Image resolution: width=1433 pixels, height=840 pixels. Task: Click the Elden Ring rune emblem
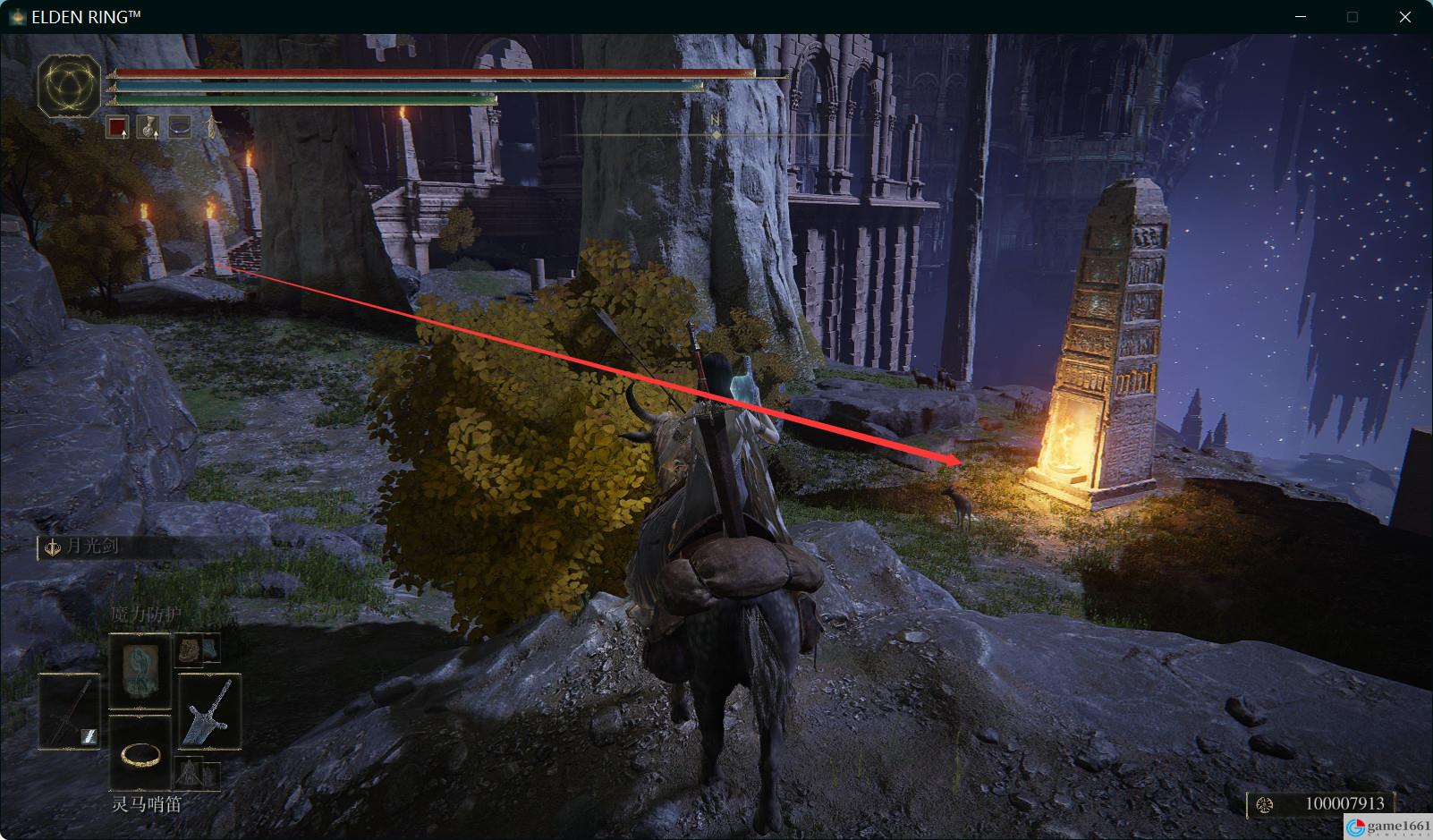click(69, 87)
